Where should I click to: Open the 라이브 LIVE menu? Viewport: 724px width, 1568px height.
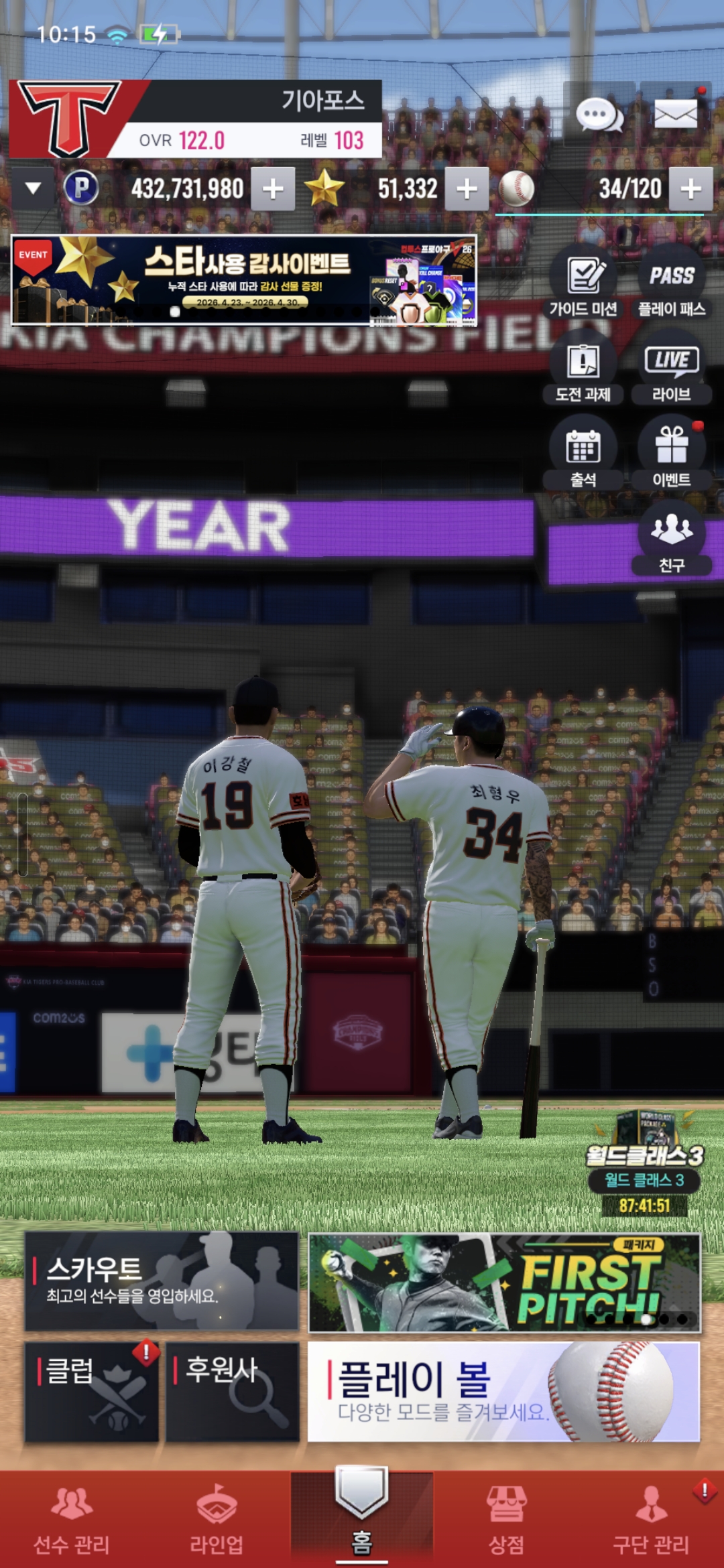click(671, 370)
